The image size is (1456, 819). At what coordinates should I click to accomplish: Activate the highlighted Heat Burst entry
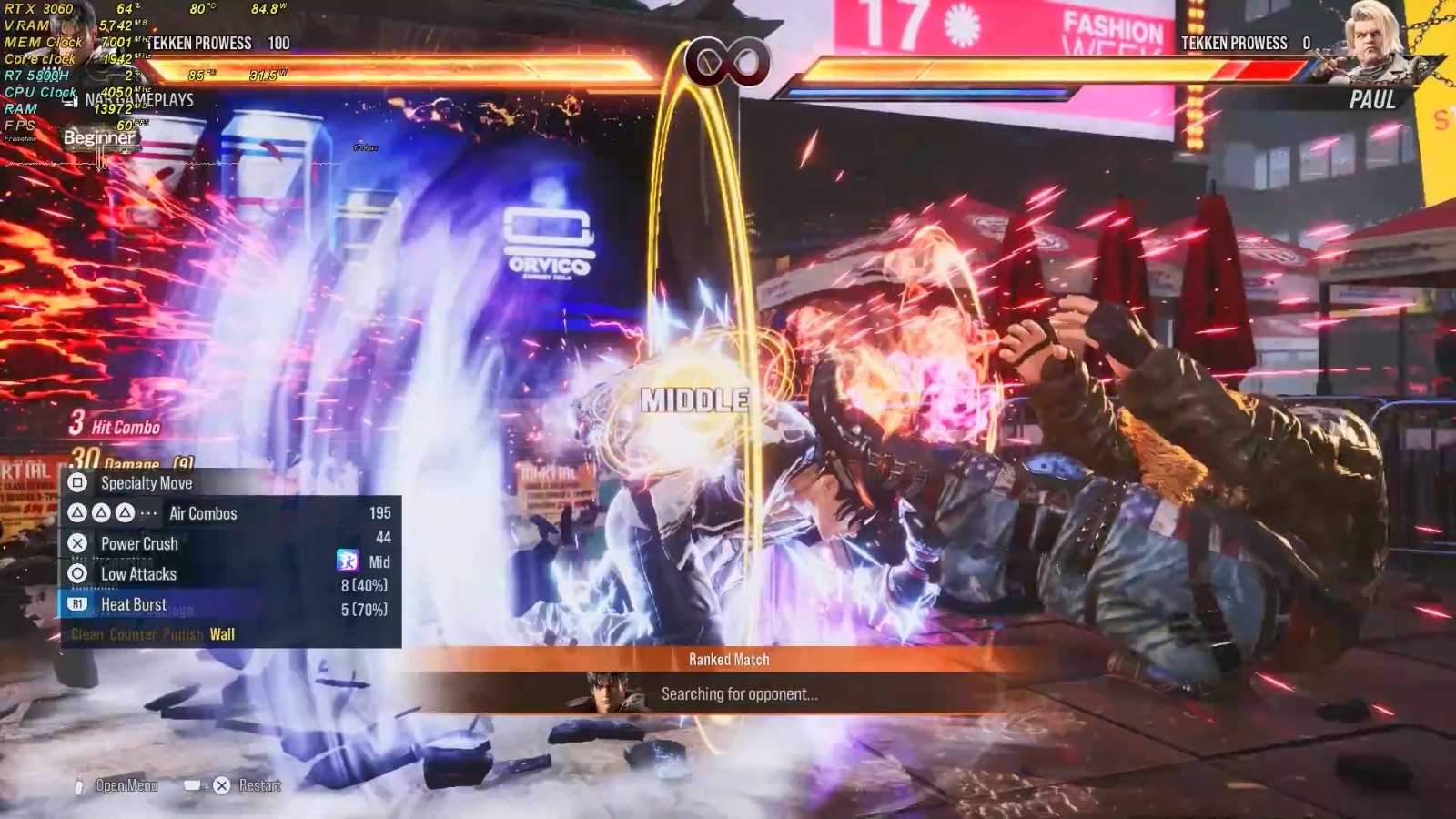point(134,604)
